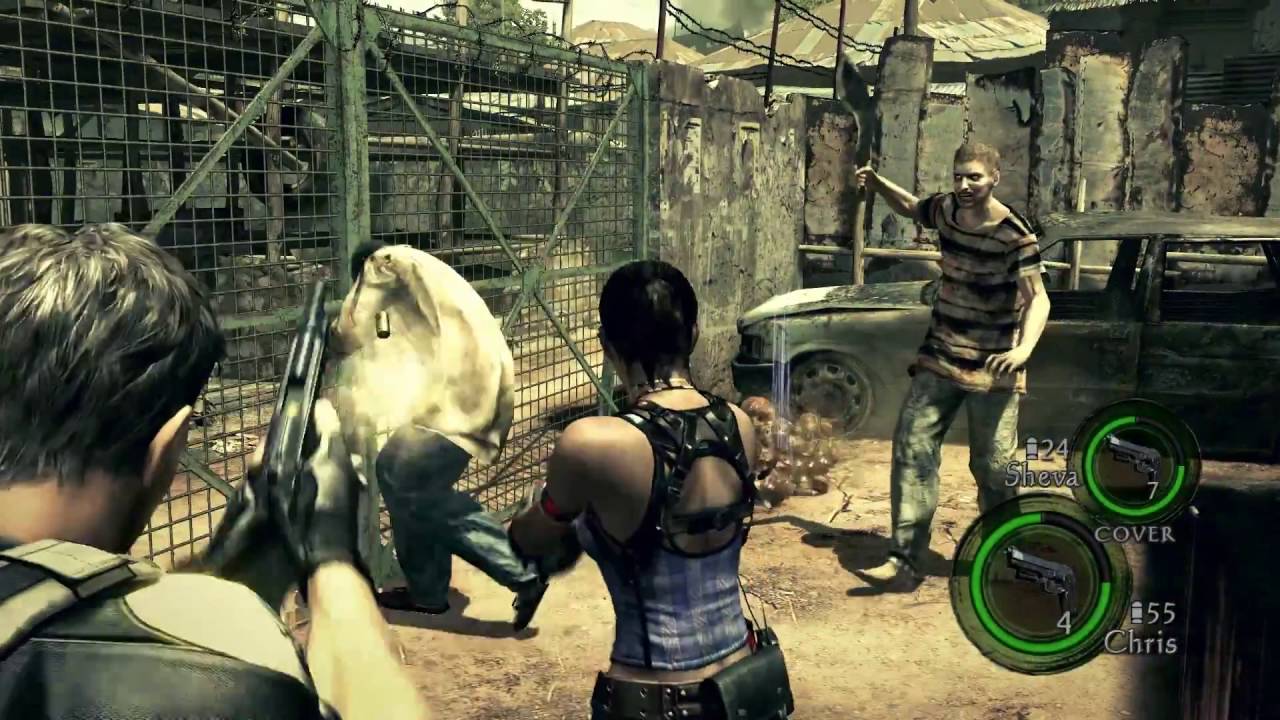Click the ammo count reading 24

(x=1053, y=447)
